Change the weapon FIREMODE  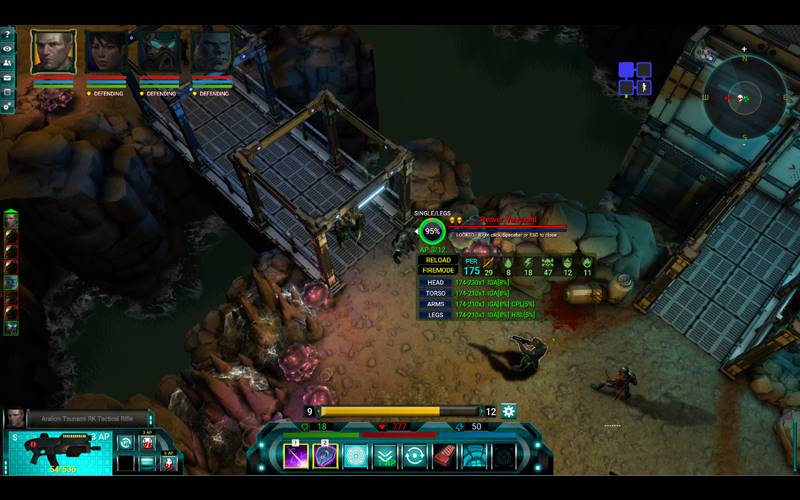[439, 271]
